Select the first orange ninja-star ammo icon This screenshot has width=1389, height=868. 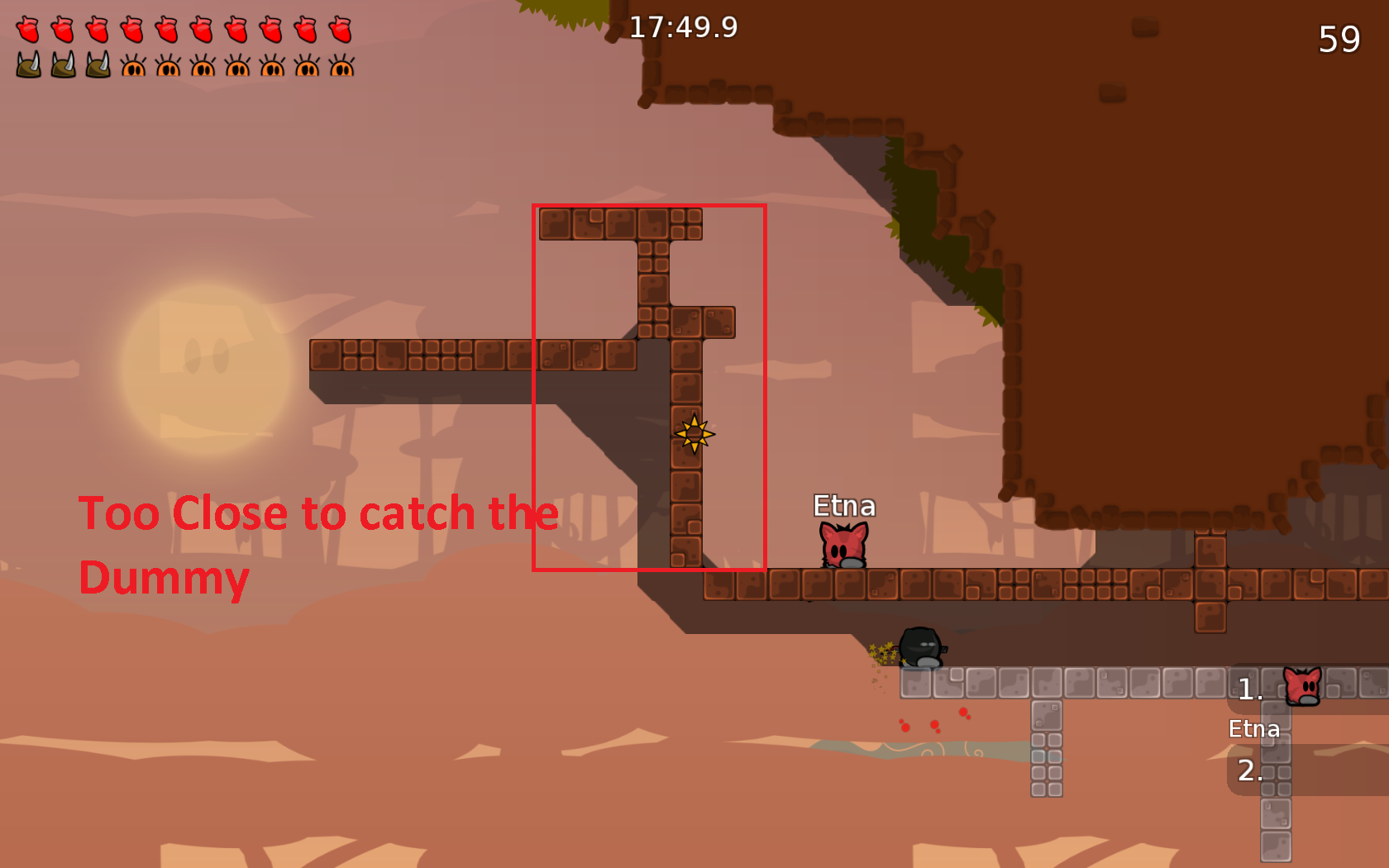tap(132, 69)
